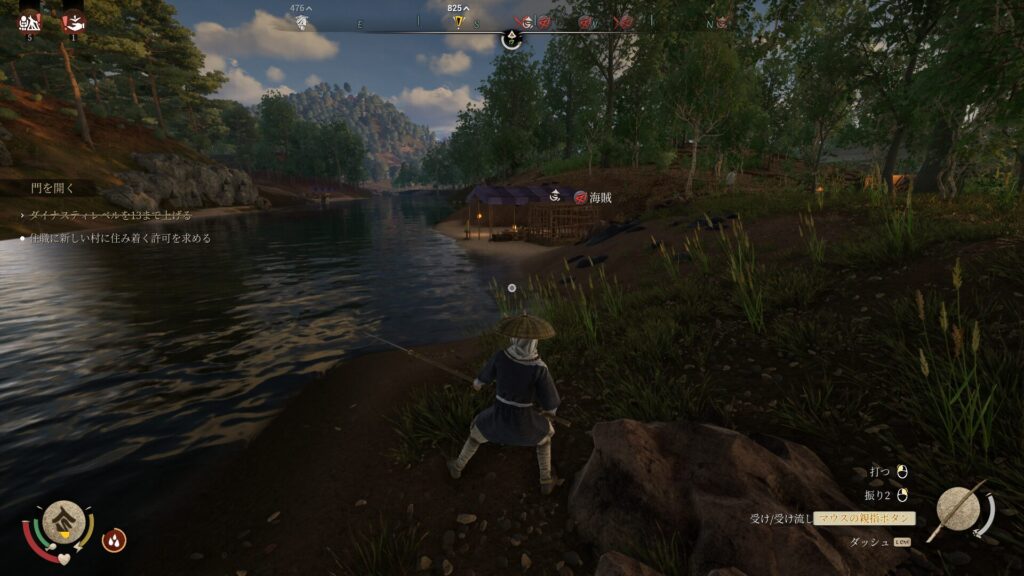Click the village marker below the compass
This screenshot has width=1024, height=576.
(x=511, y=40)
